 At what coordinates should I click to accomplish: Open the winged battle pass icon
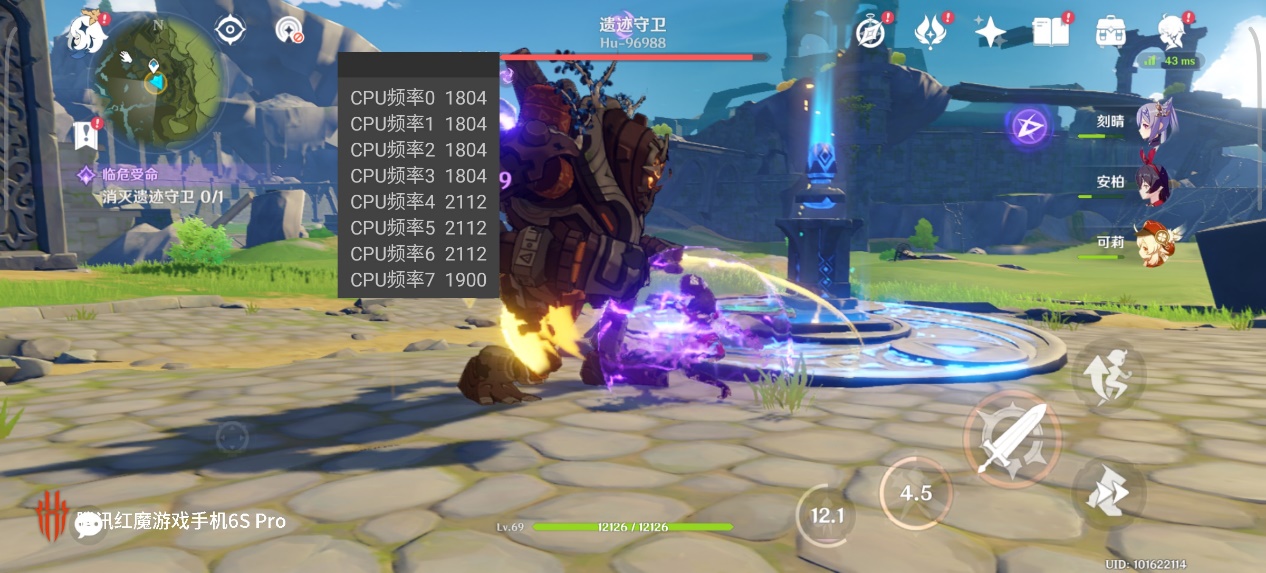point(931,32)
